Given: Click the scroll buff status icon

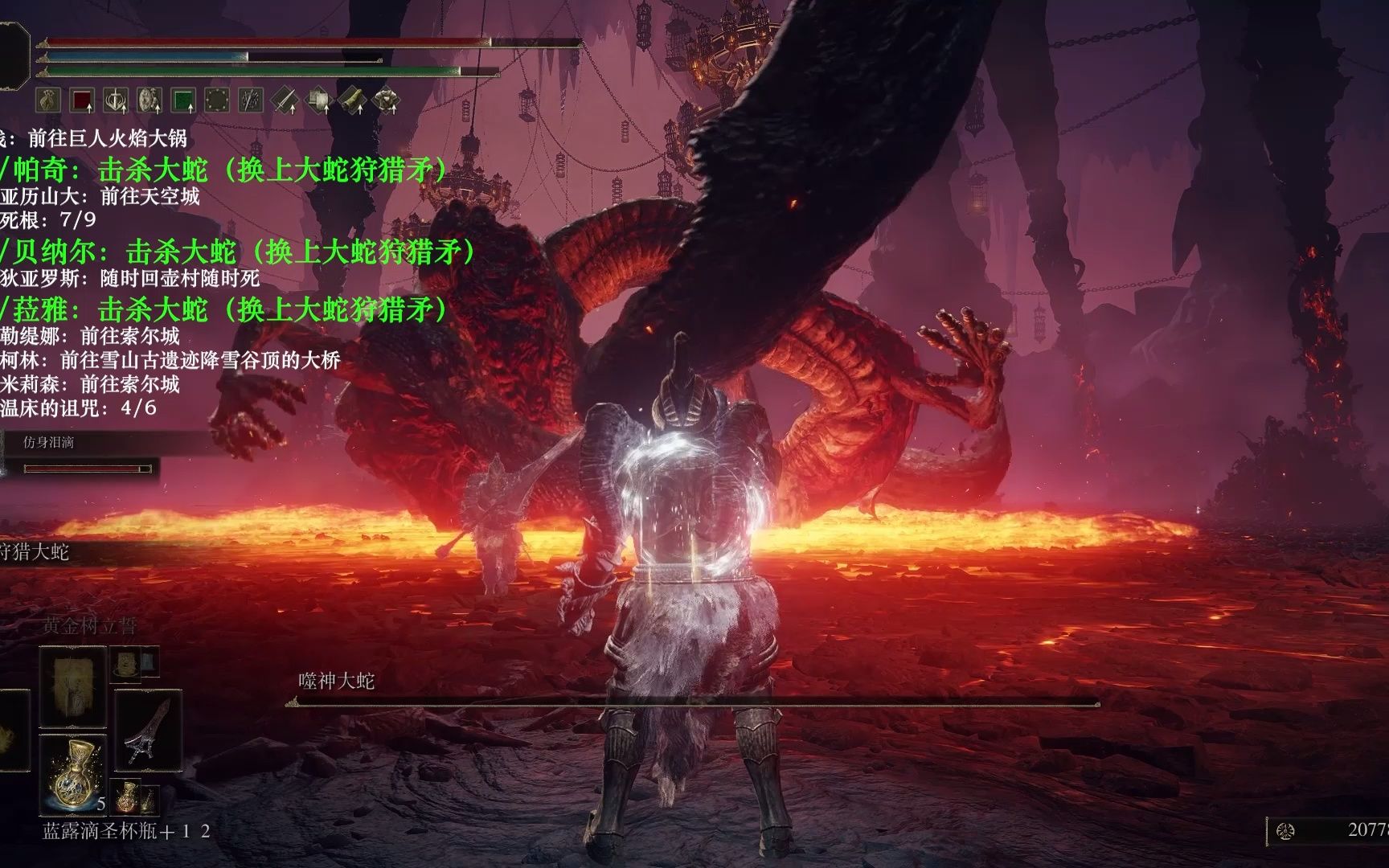Looking at the screenshot, I should point(352,100).
